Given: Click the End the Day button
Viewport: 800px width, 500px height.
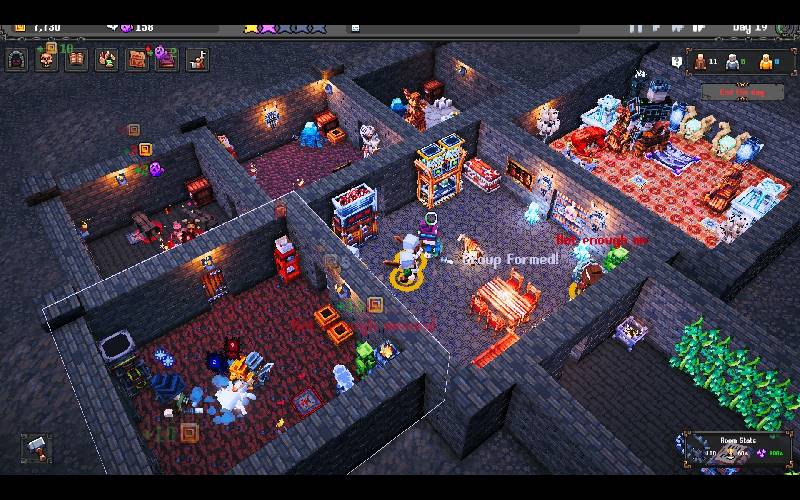Looking at the screenshot, I should 740,92.
